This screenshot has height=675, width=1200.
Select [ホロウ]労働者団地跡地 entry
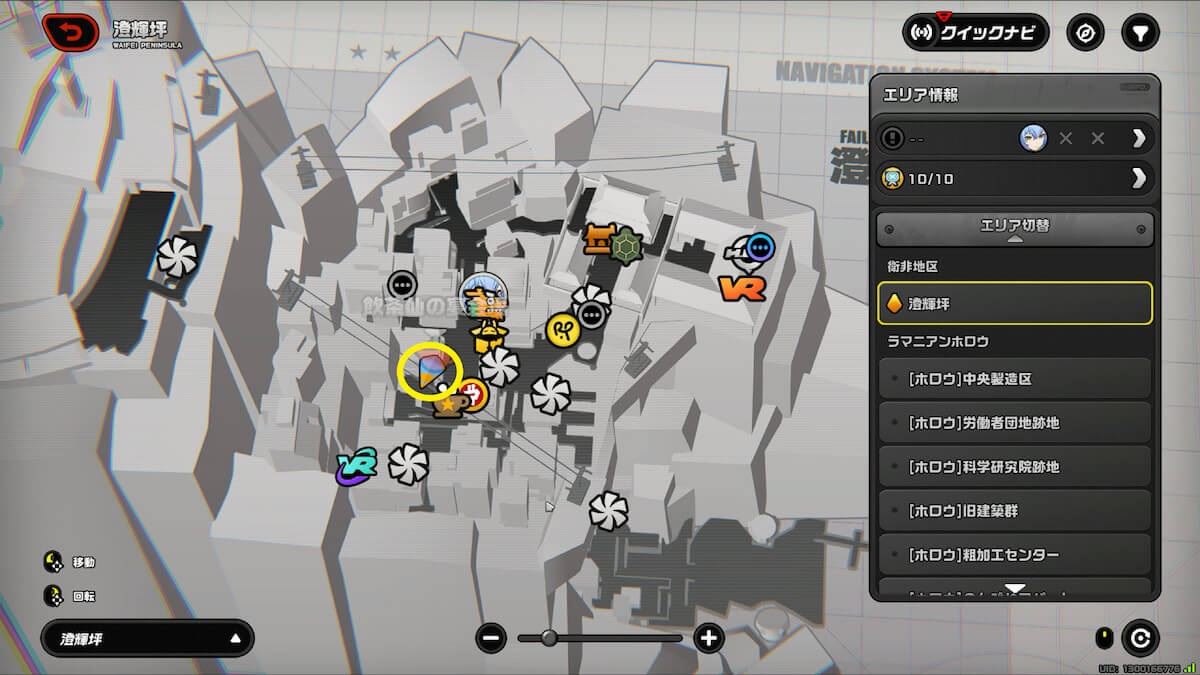tap(1015, 423)
